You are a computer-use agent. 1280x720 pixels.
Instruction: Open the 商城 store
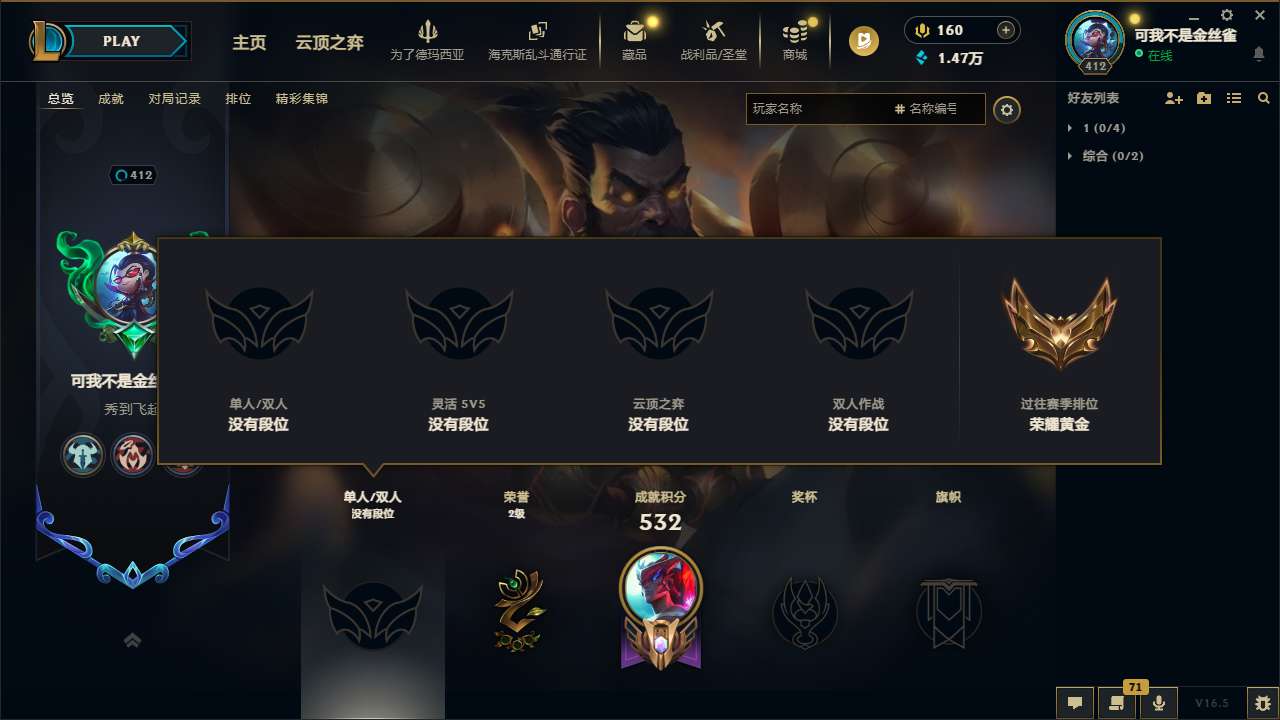pos(795,41)
